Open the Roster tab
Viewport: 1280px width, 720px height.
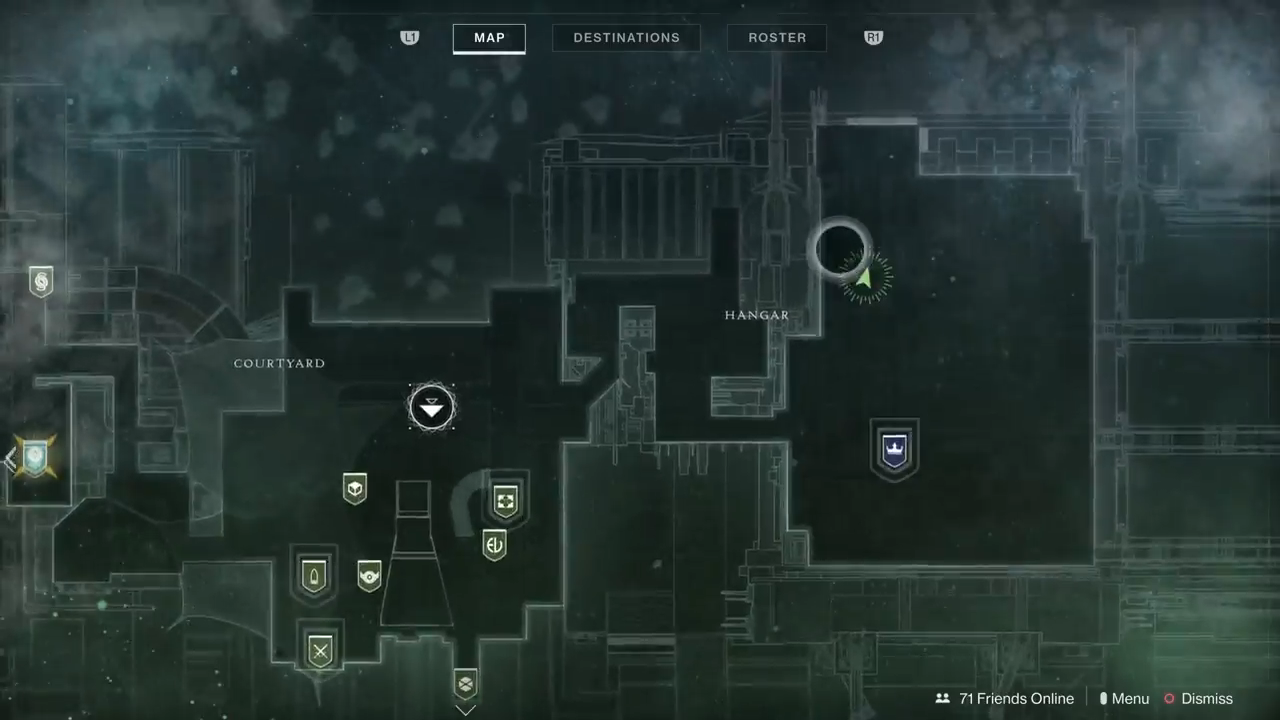[x=777, y=38]
